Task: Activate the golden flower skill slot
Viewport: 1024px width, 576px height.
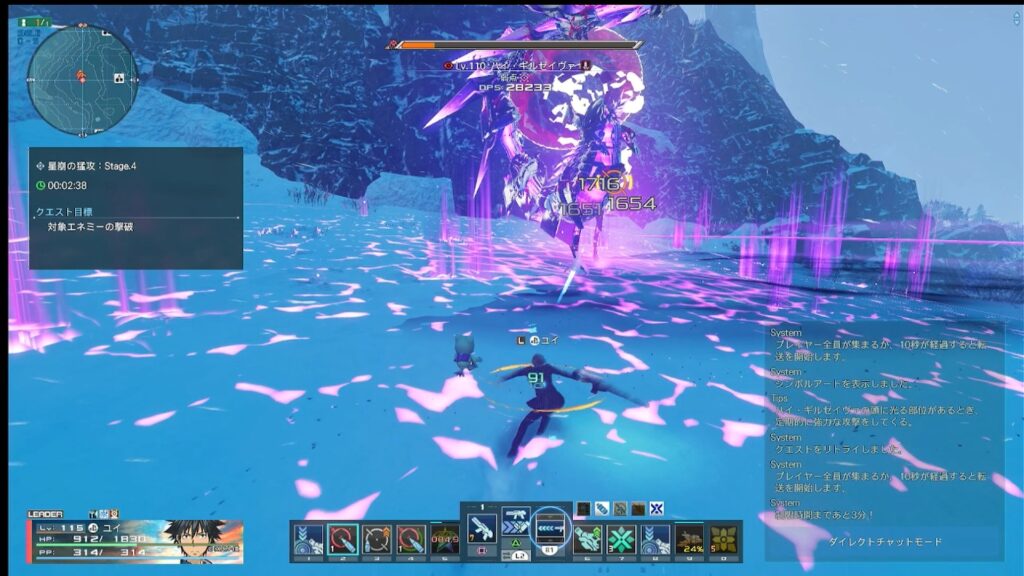Action: pyautogui.click(x=724, y=540)
